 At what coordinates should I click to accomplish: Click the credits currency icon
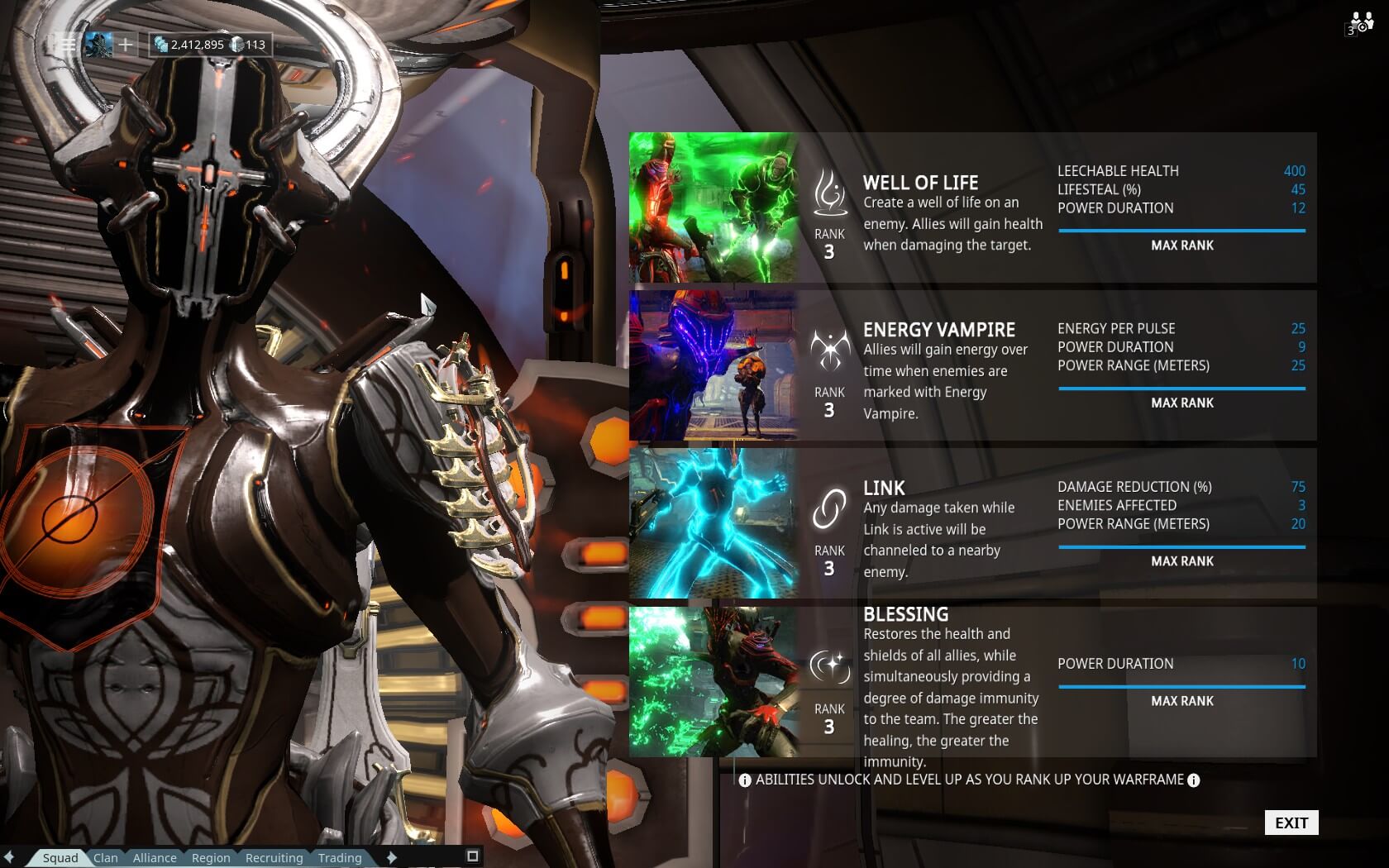click(162, 43)
